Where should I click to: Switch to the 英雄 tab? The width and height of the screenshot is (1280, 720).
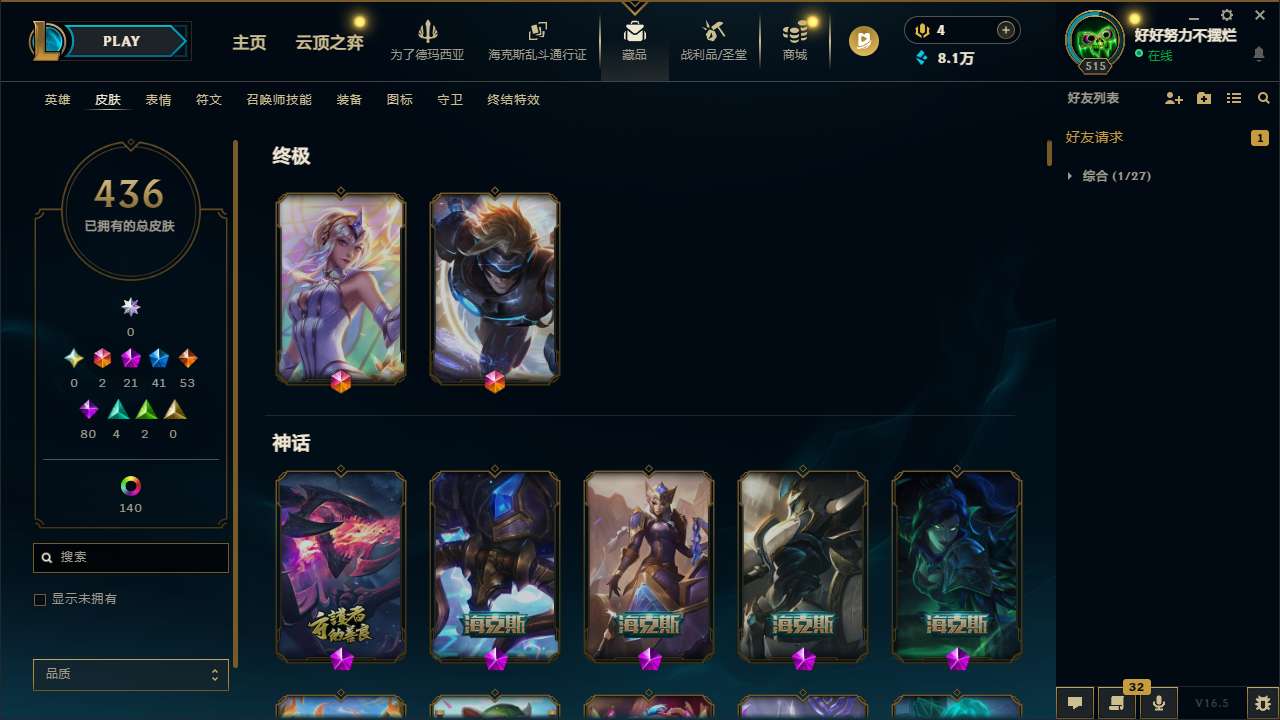(57, 100)
